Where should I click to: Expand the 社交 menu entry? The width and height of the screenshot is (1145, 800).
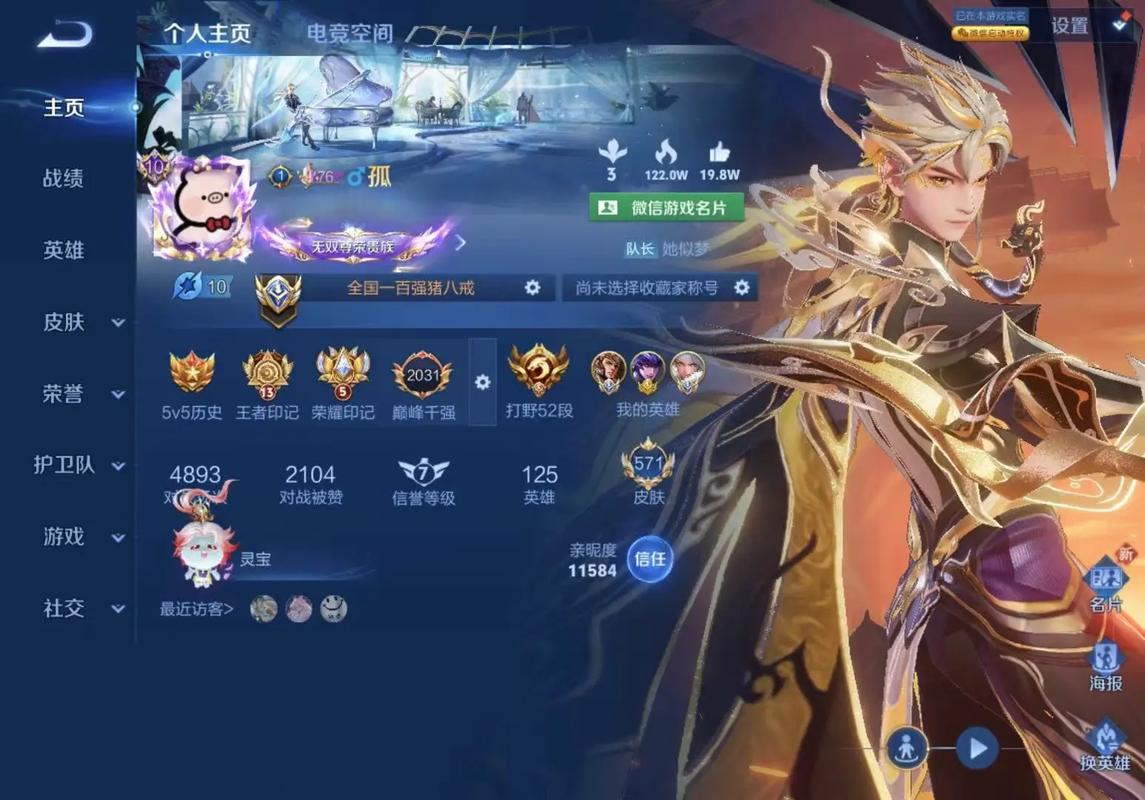click(x=80, y=608)
